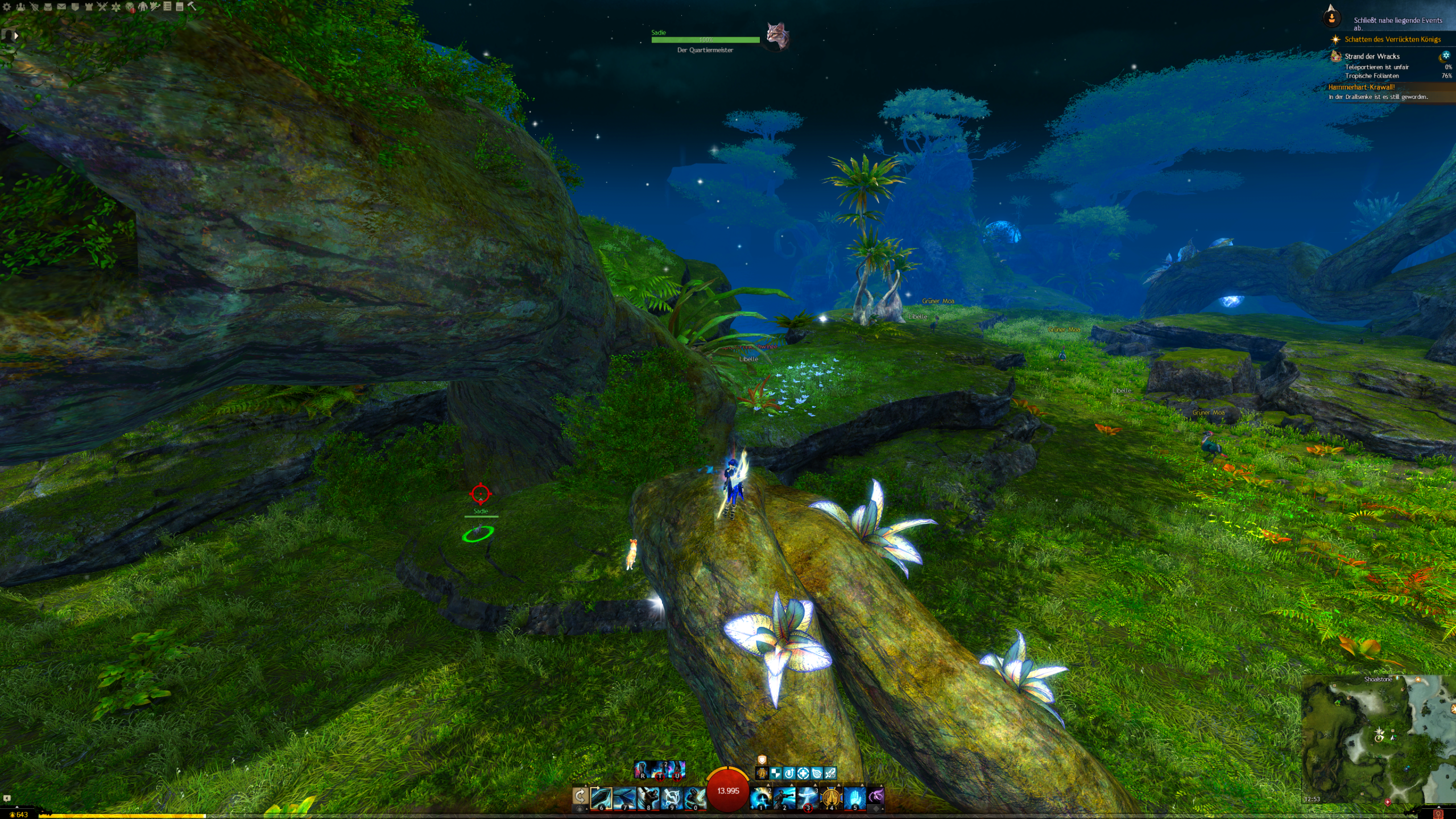Click the lion icon with red alert
Viewport: 1456px width, 819px height.
tap(130, 7)
